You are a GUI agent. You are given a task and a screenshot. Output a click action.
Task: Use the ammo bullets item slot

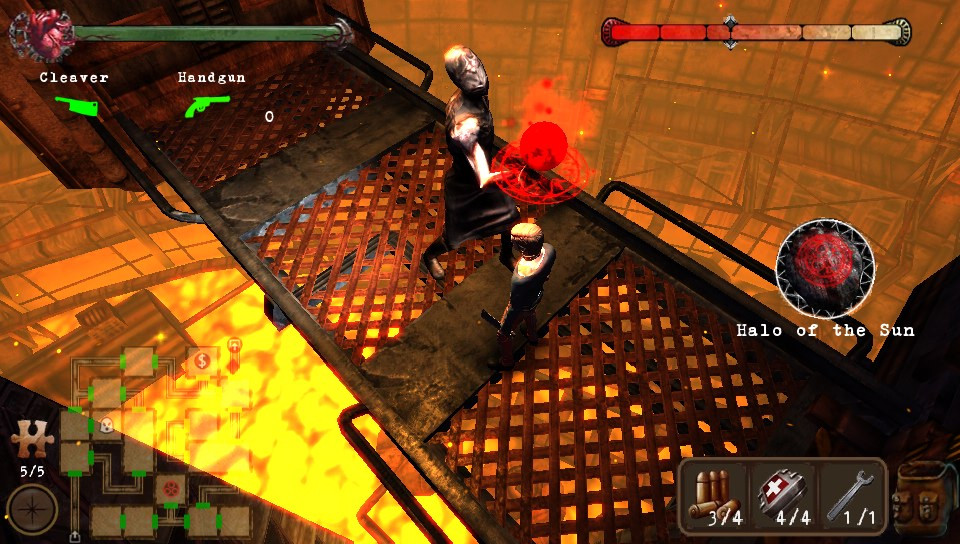click(715, 497)
